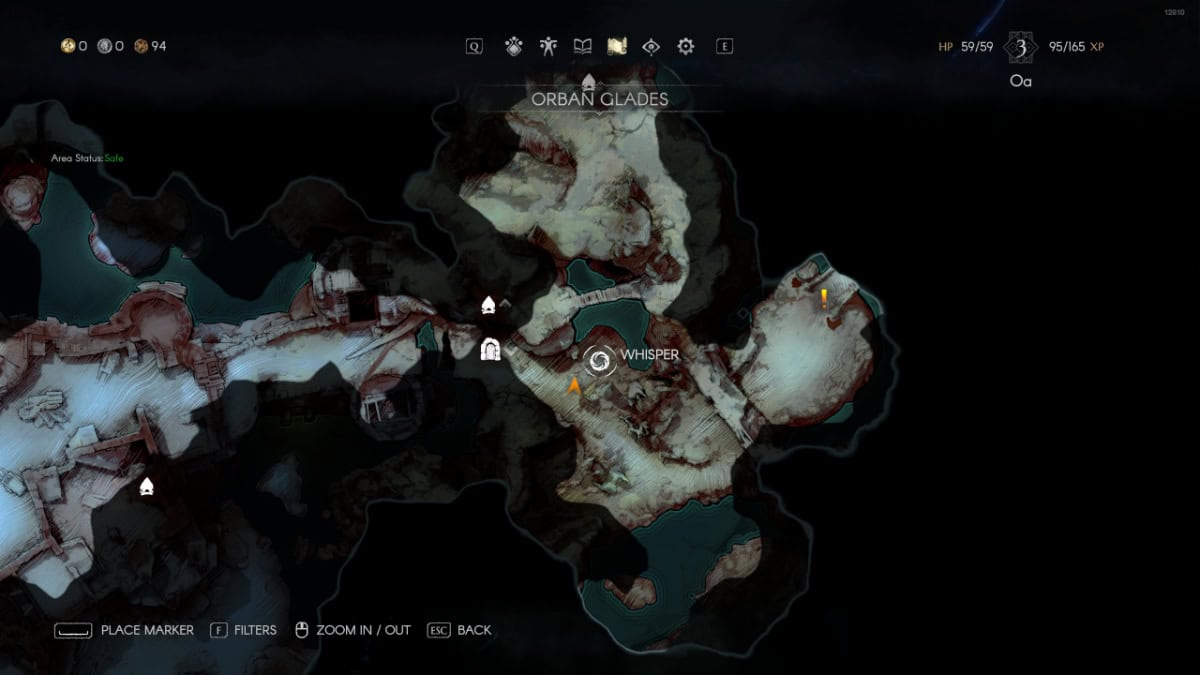Click the yellow exclamation quest marker
This screenshot has height=675, width=1200.
point(824,297)
